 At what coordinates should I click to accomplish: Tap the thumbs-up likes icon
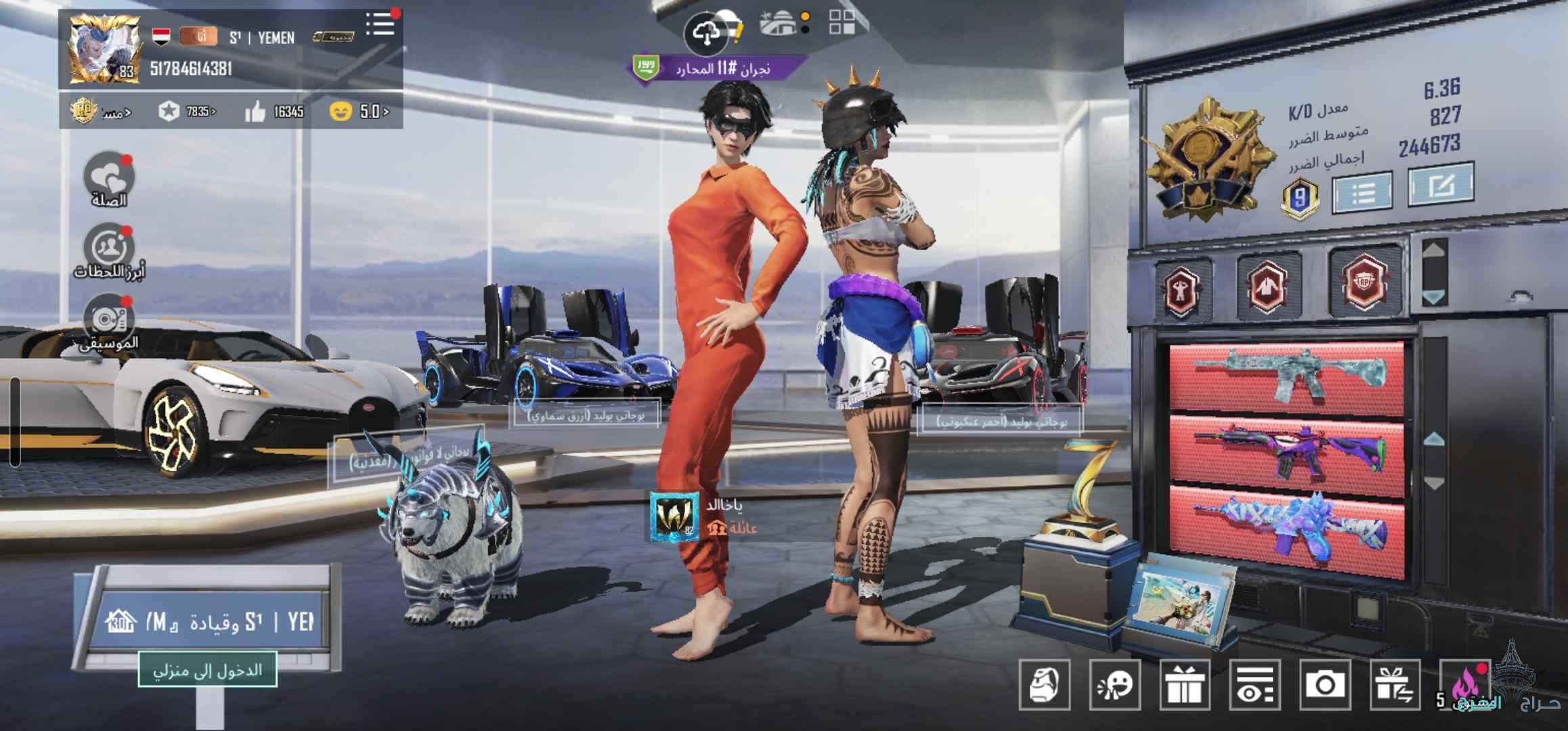[x=255, y=112]
